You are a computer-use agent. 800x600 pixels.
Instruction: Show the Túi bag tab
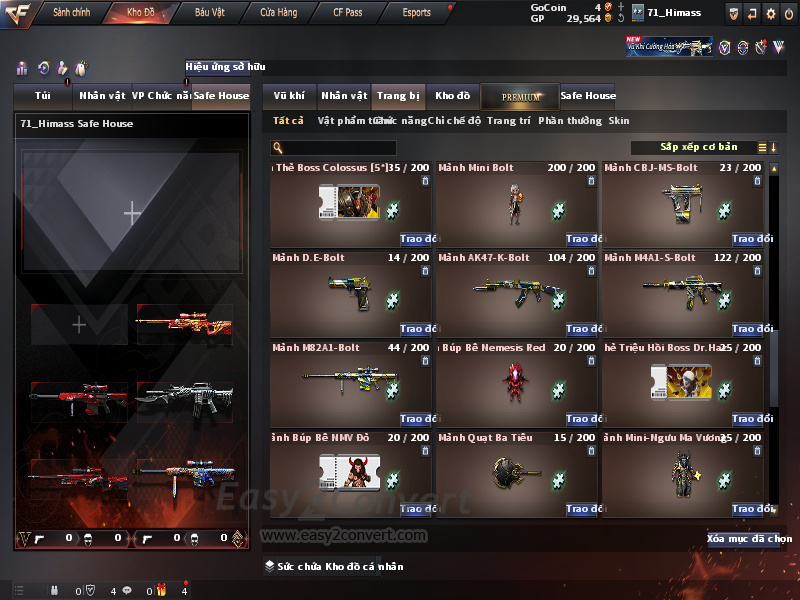pyautogui.click(x=42, y=96)
